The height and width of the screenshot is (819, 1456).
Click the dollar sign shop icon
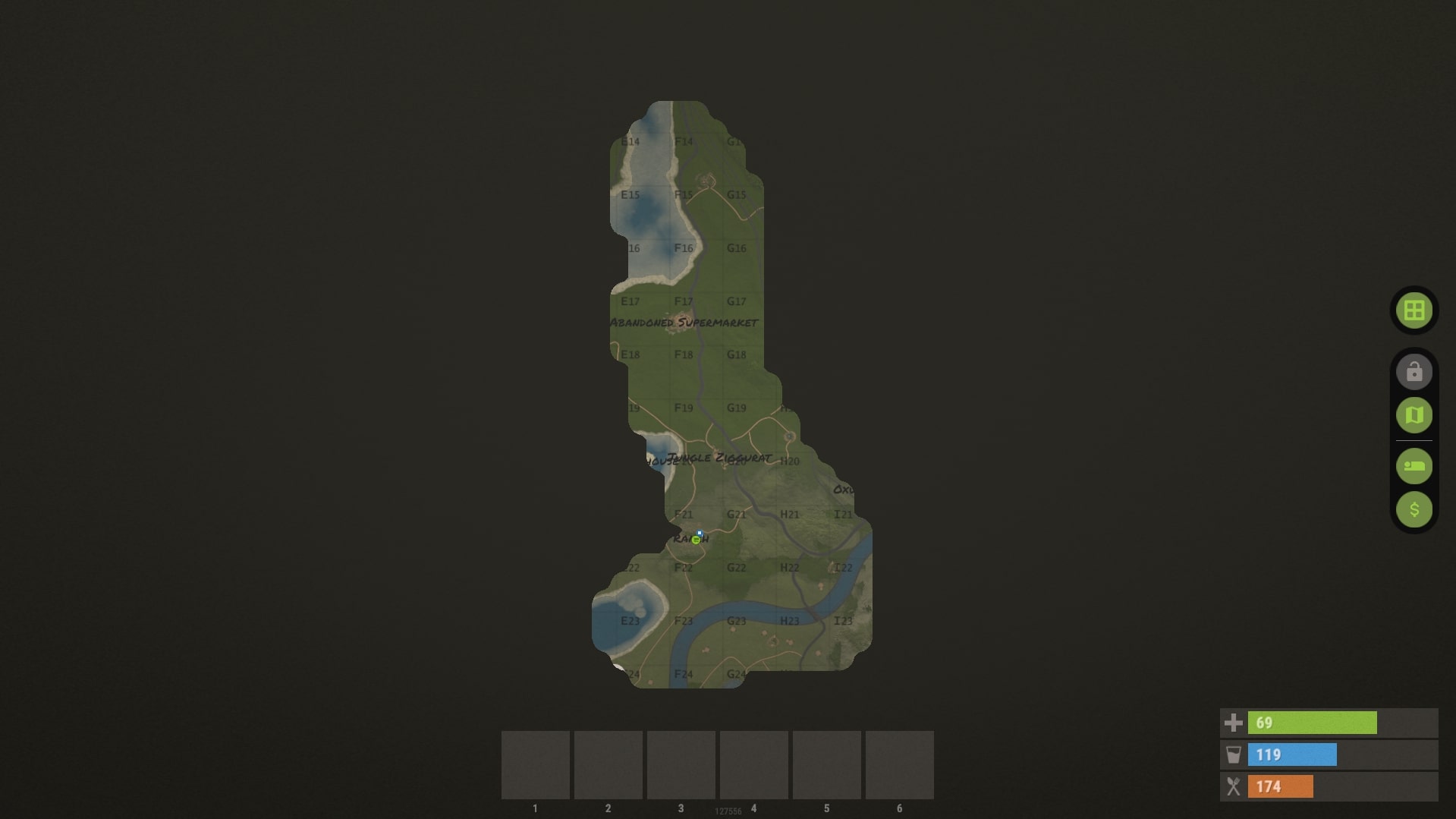pos(1413,509)
